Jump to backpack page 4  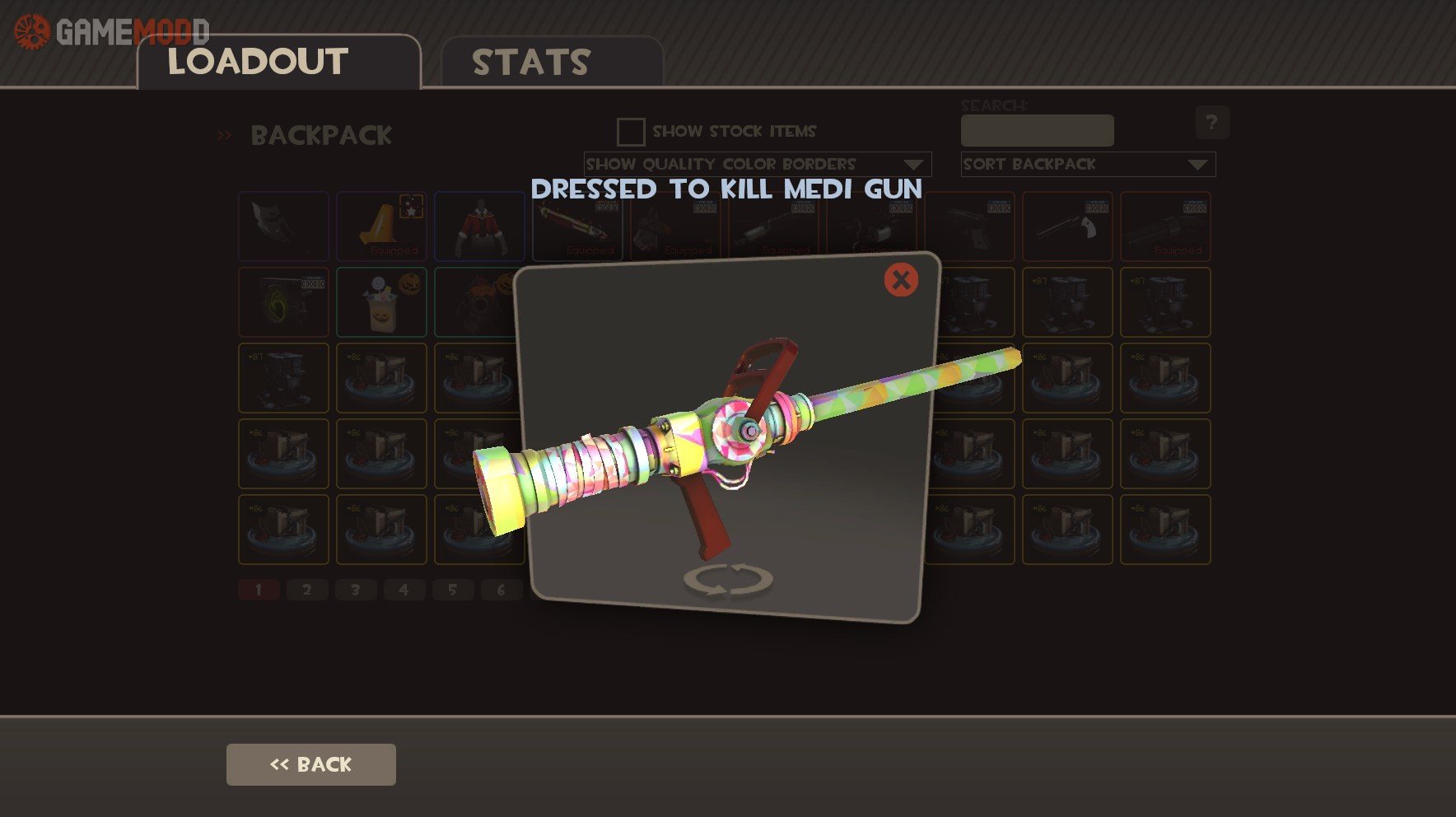404,590
